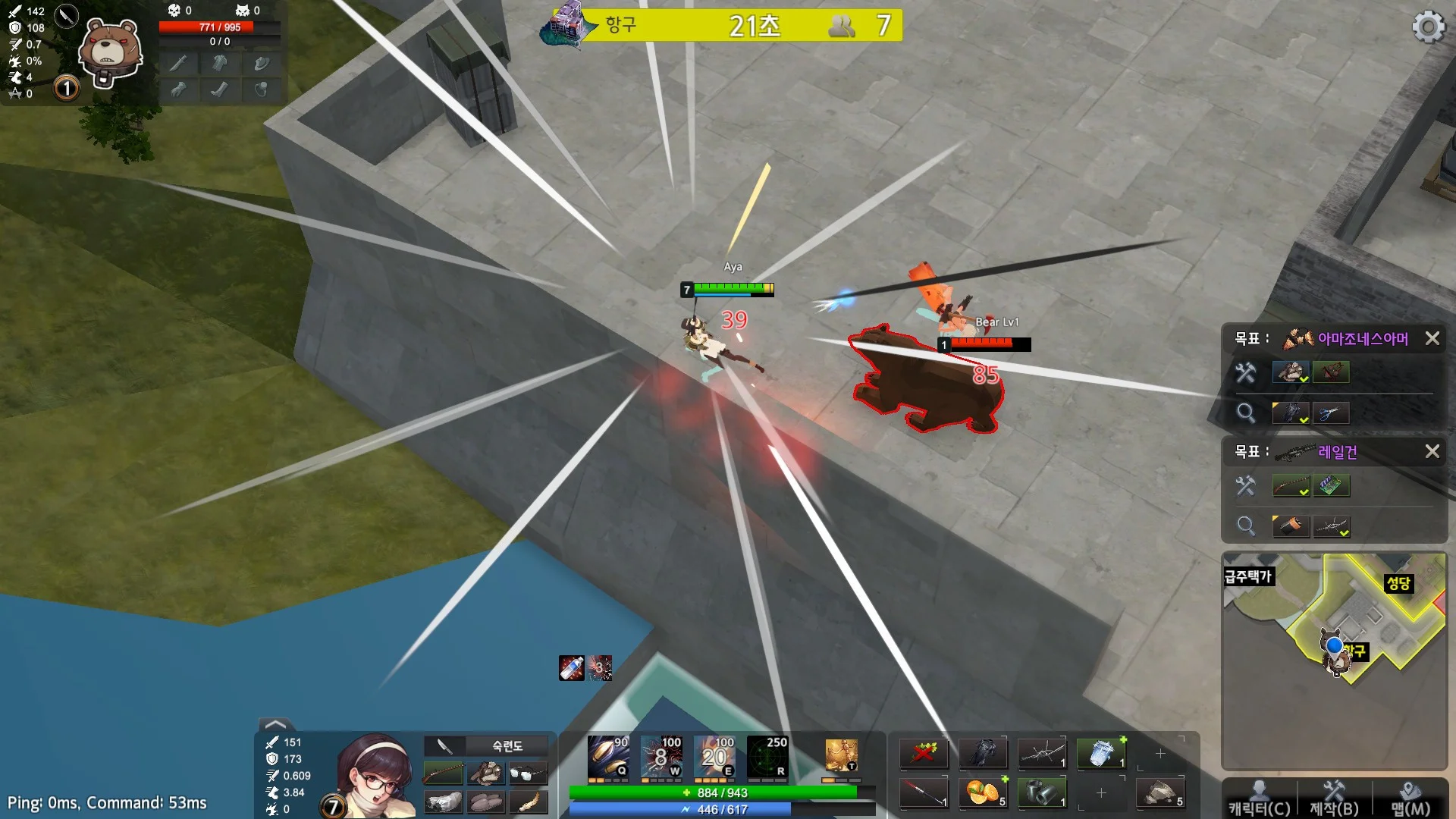The height and width of the screenshot is (819, 1456).
Task: Collapse the character stats panel
Action: point(275,726)
